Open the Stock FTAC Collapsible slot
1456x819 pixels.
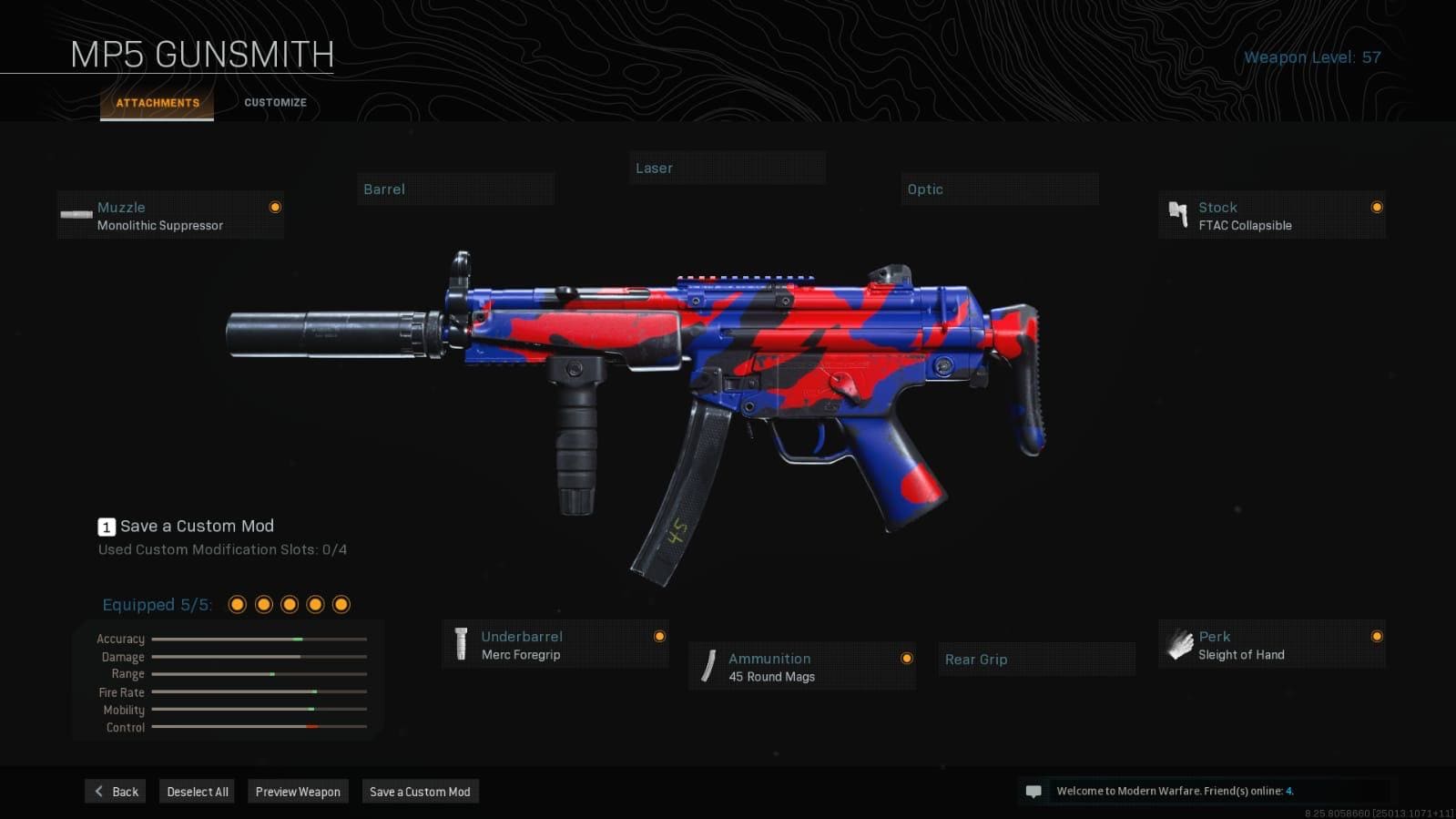(x=1271, y=216)
